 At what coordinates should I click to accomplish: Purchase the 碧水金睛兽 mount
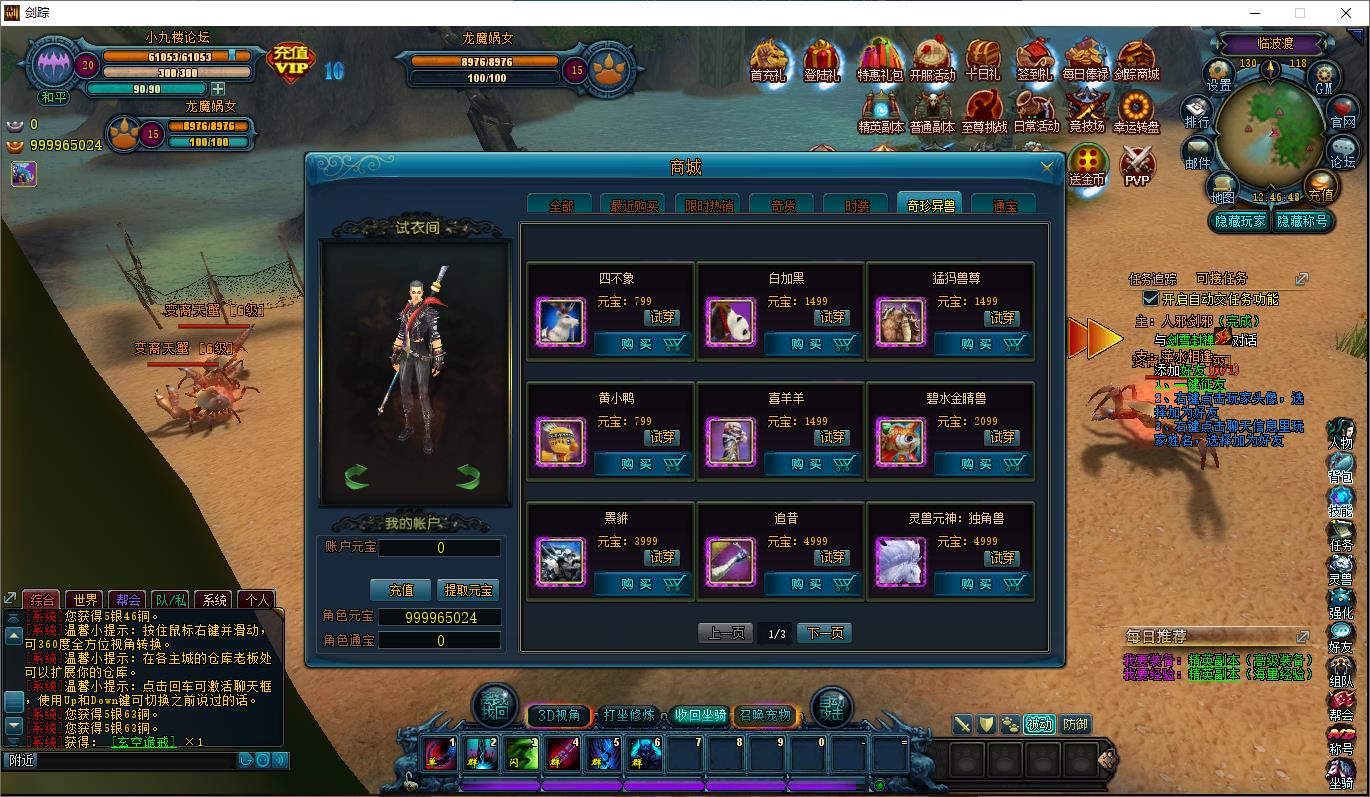point(981,464)
